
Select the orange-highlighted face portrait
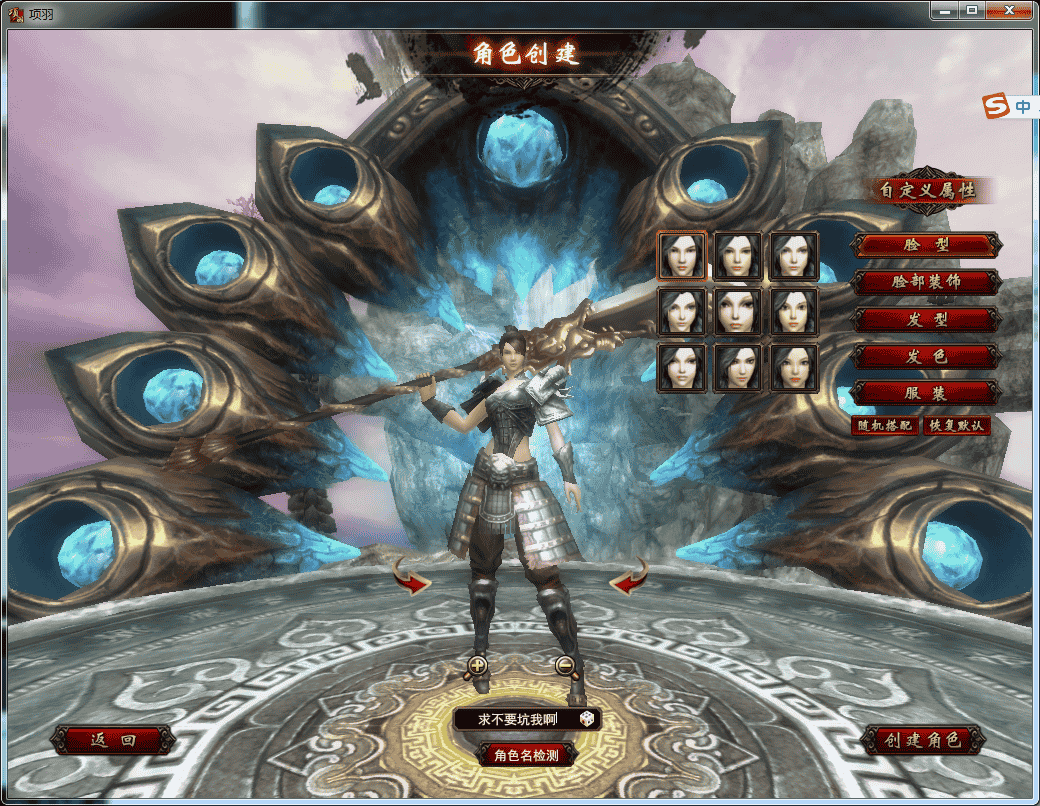[681, 255]
